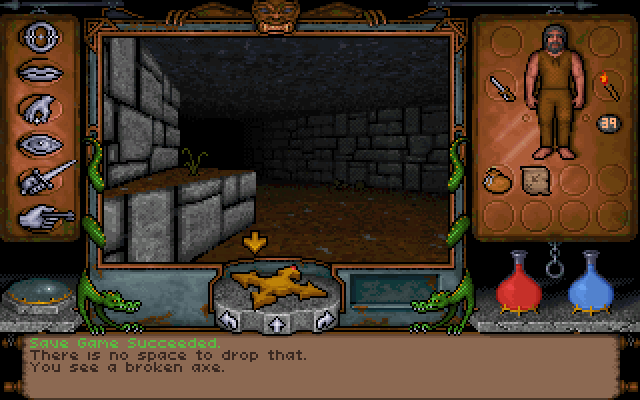Screen dimensions: 640x400
Task: Switch to the sword-in-fist Fight command
Action: (x=45, y=179)
